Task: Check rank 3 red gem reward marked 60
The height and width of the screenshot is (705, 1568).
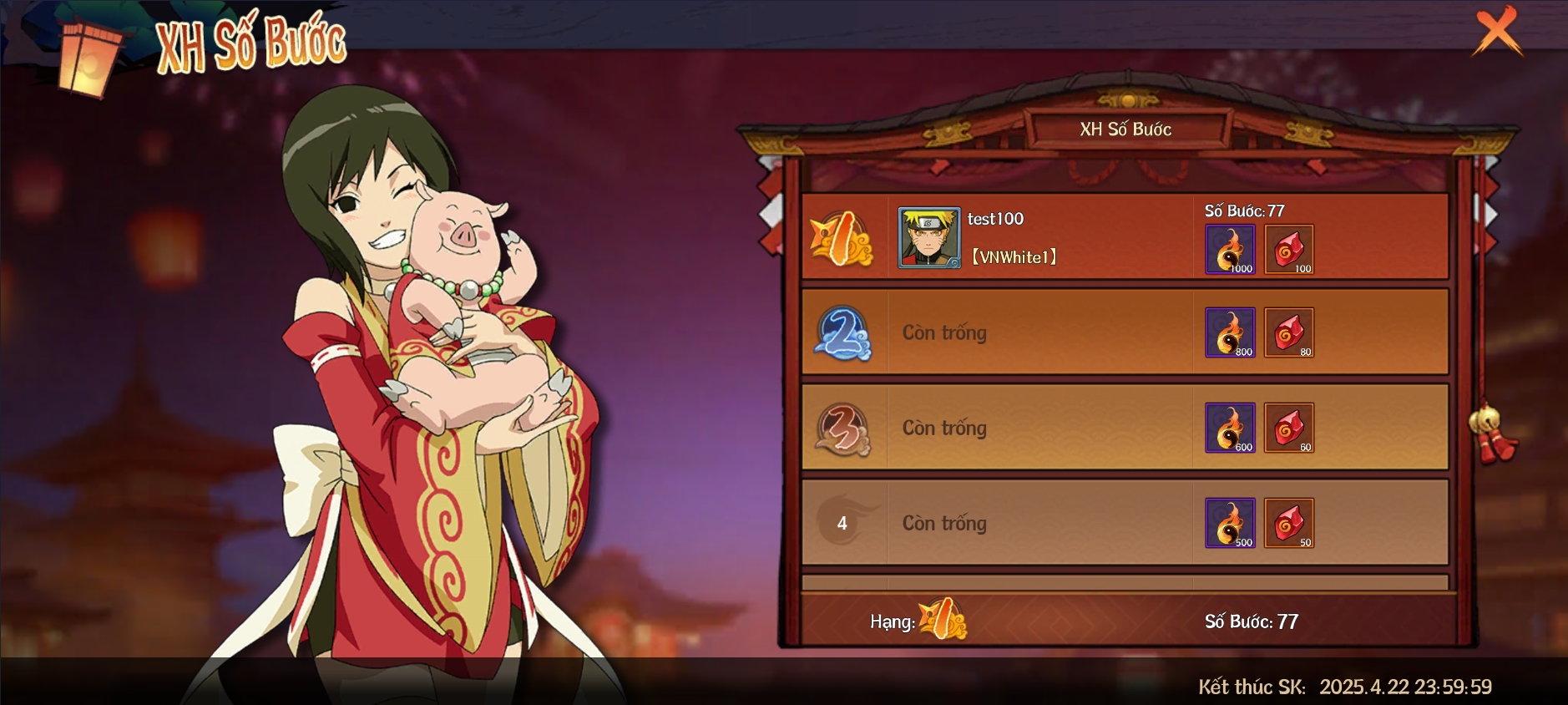Action: [x=1289, y=428]
